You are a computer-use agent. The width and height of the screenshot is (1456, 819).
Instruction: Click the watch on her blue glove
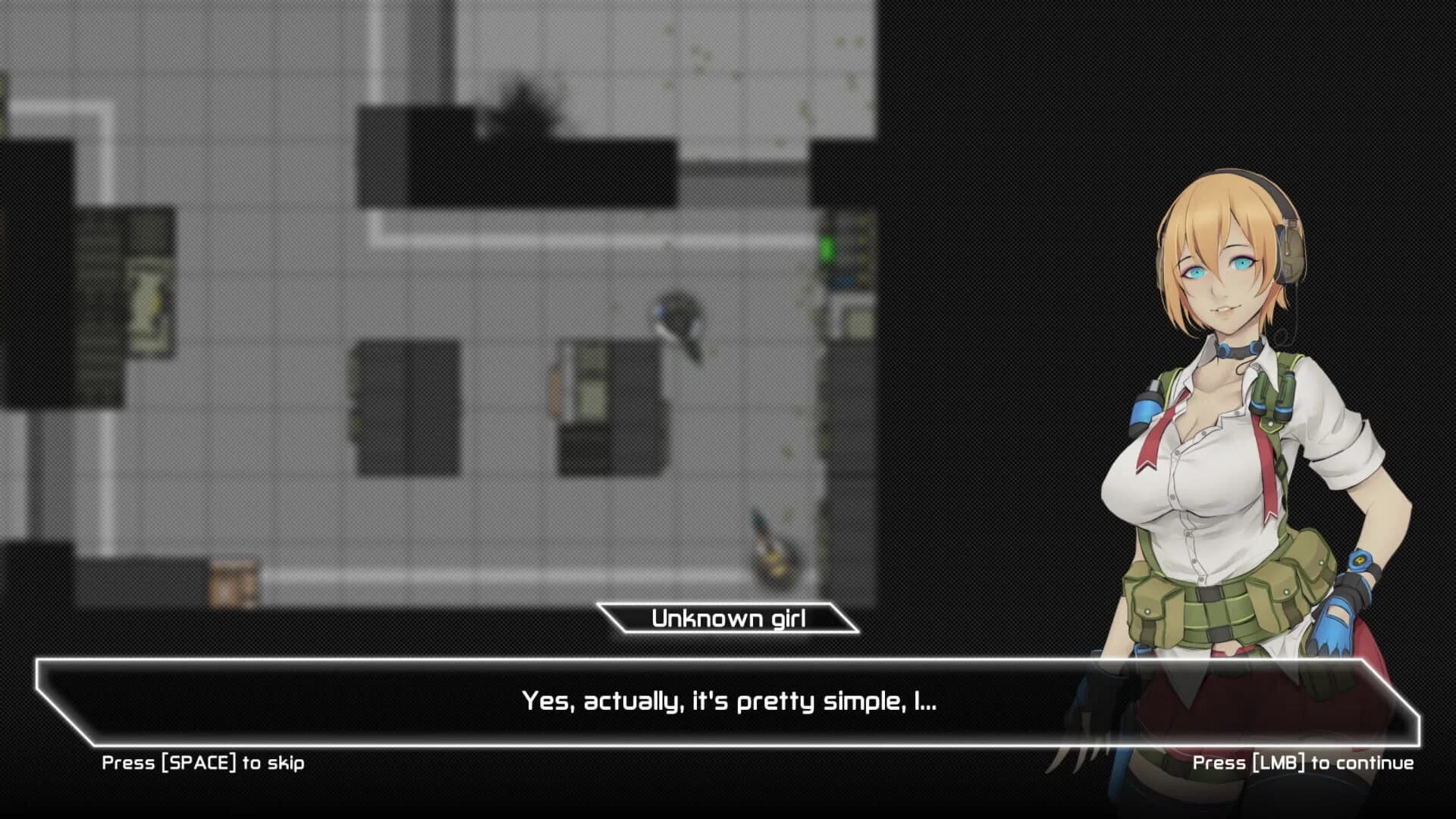click(x=1360, y=561)
